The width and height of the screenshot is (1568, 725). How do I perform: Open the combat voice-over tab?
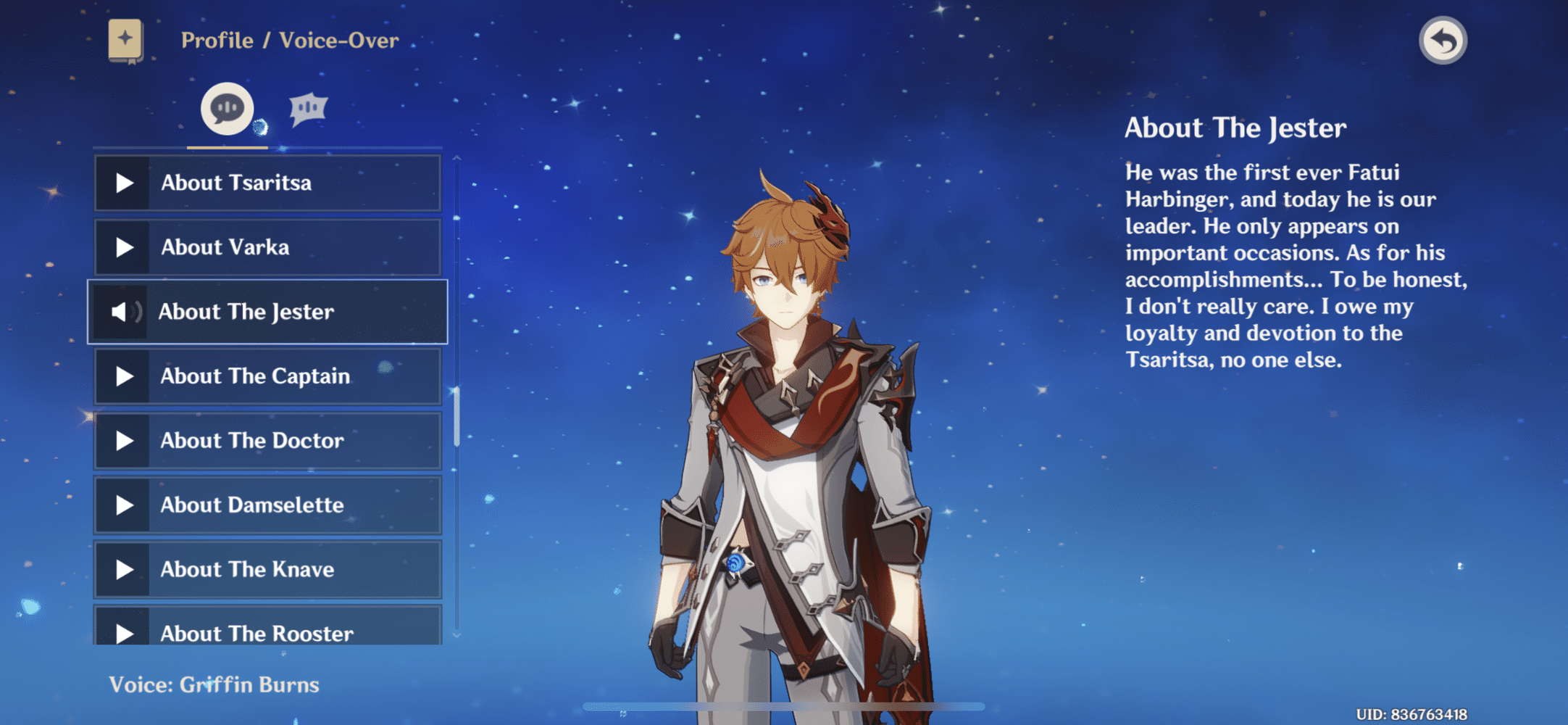click(309, 109)
